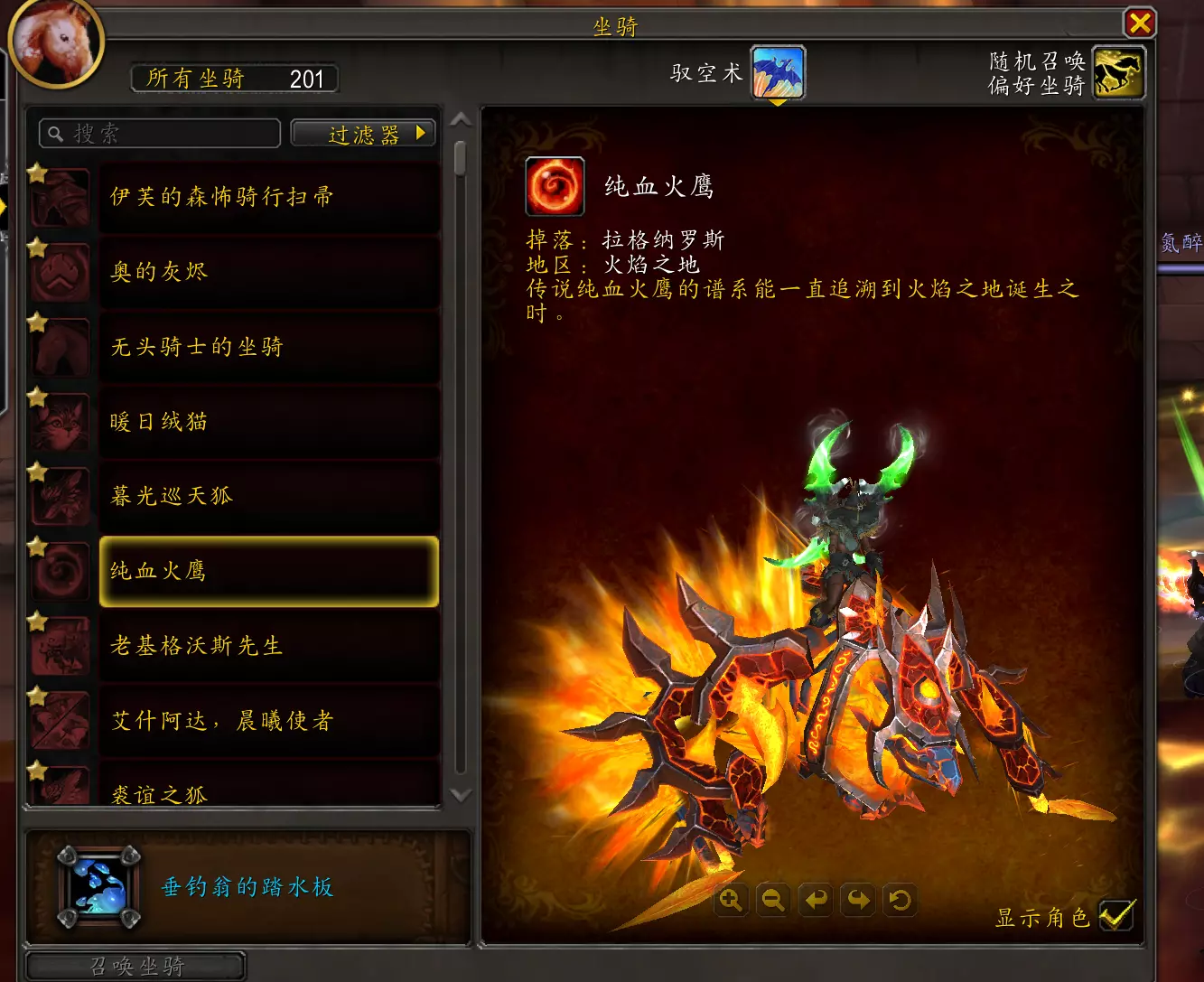Uncheck the 显示角色 checkbox
Viewport: 1204px width, 982px height.
point(1117,915)
